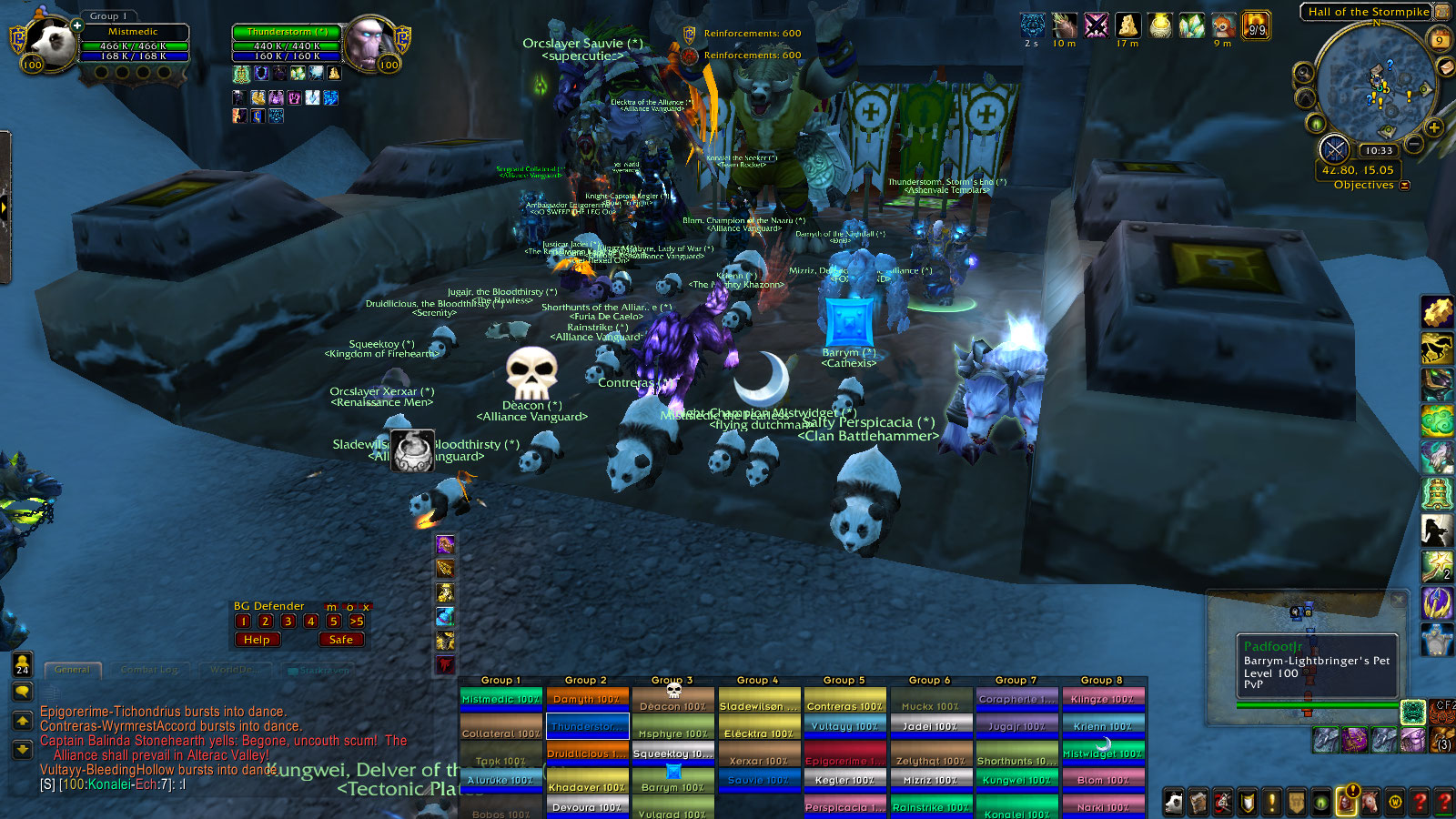Open the Combat Log tab

[x=149, y=670]
